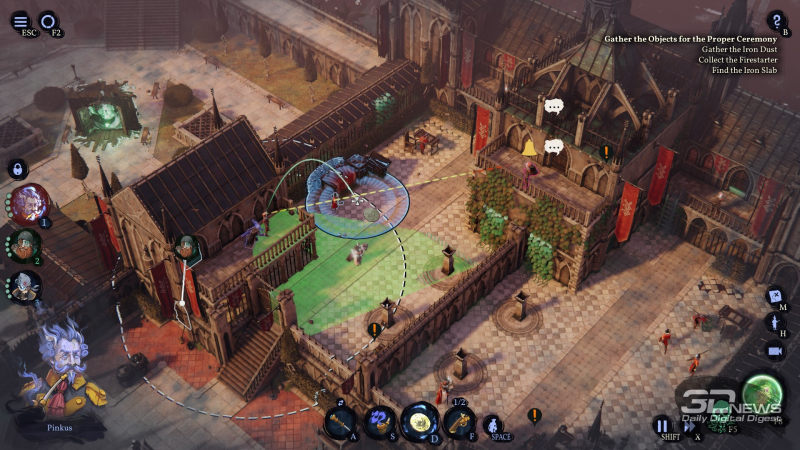Image resolution: width=800 pixels, height=450 pixels.
Task: Select character portrait number 1
Action: click(x=29, y=202)
